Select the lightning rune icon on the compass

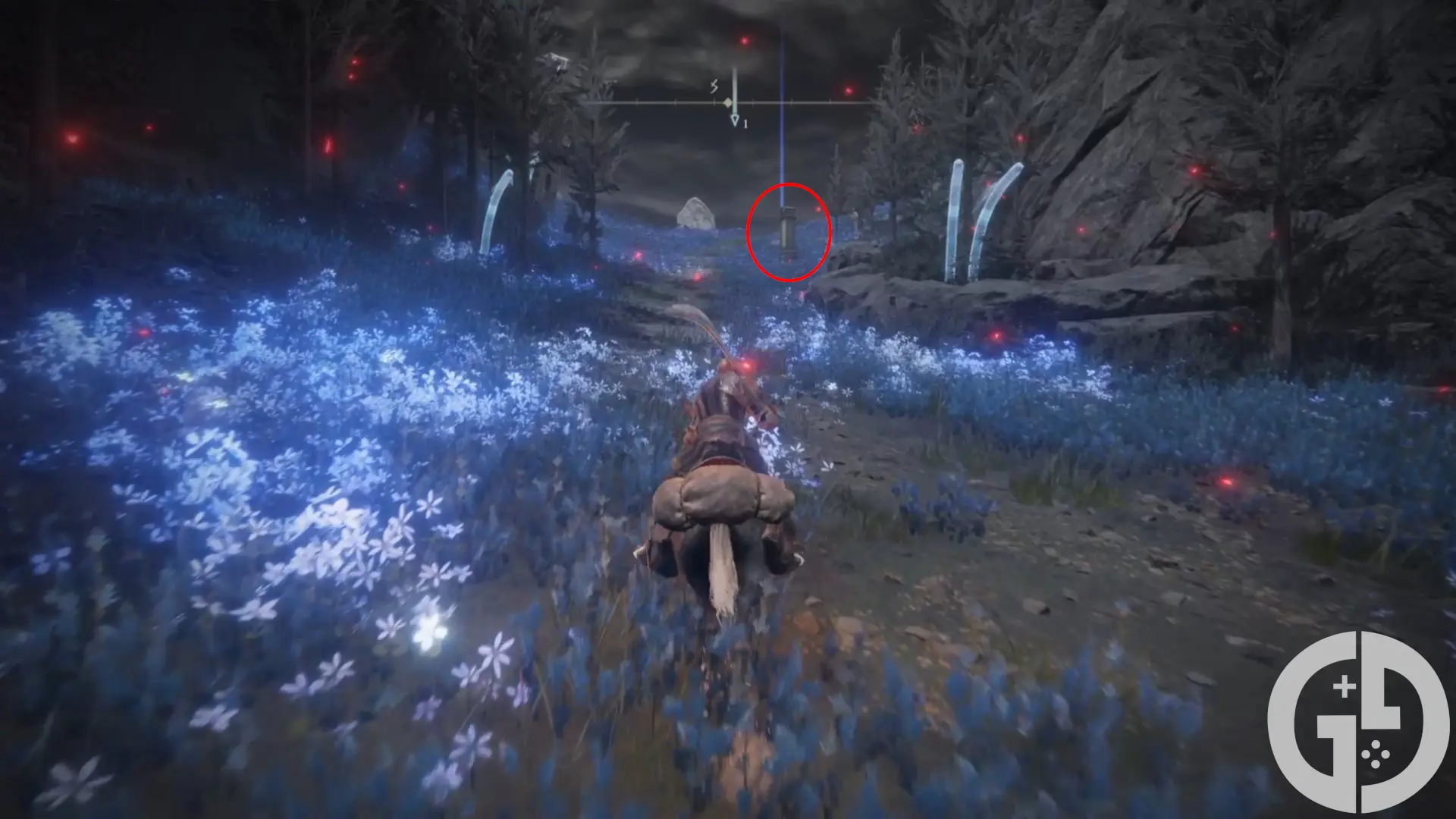[x=713, y=87]
